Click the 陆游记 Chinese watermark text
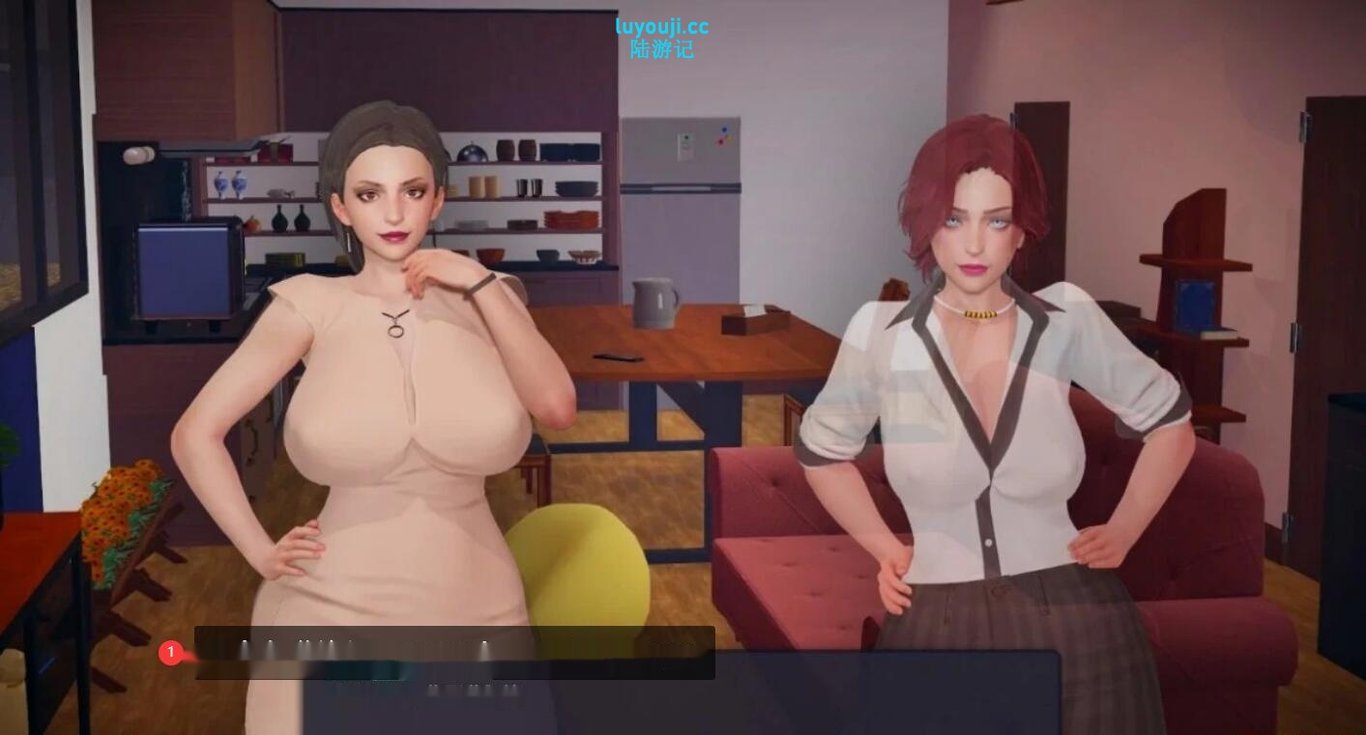1366x735 pixels. 659,47
